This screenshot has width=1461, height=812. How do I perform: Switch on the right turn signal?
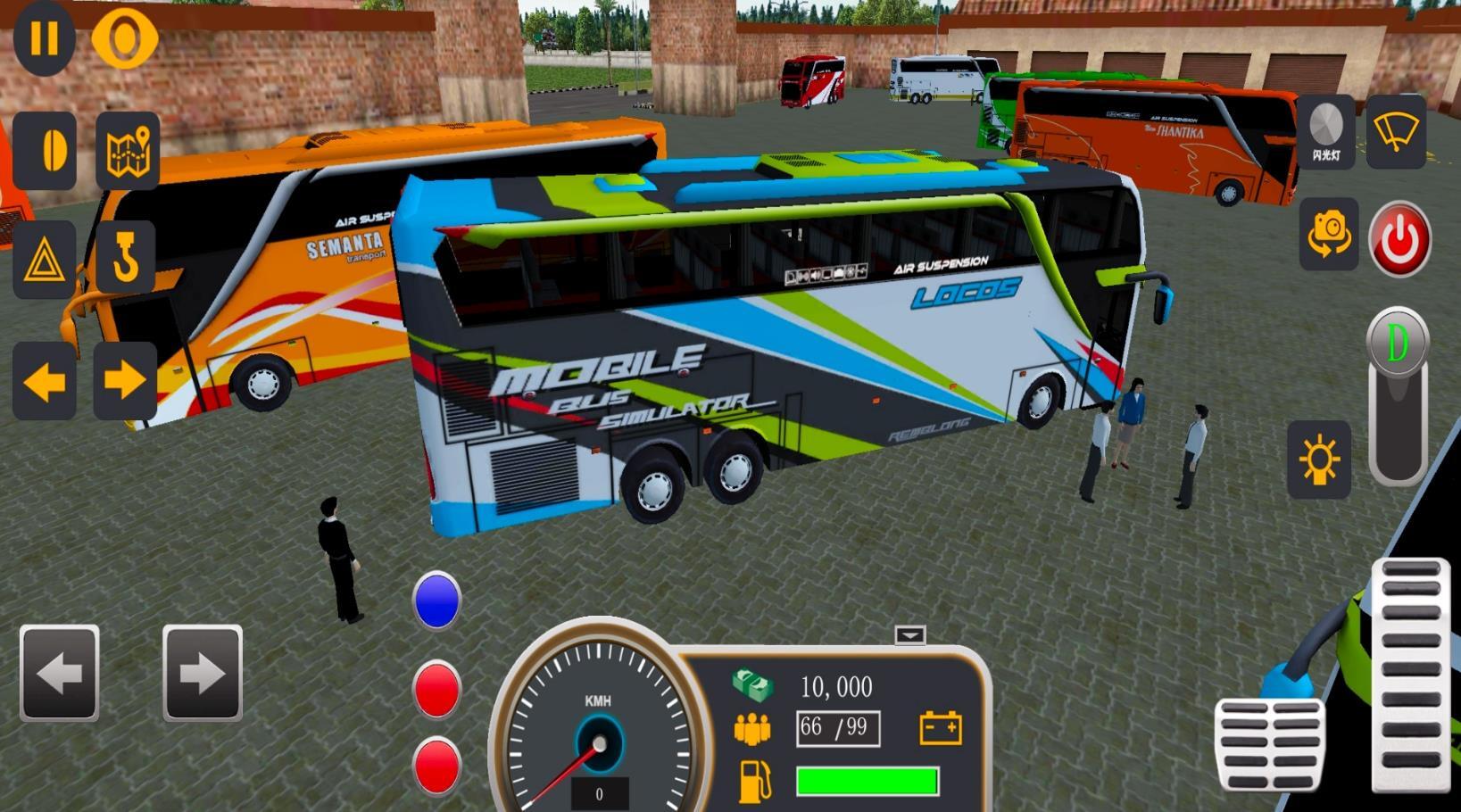pyautogui.click(x=125, y=381)
